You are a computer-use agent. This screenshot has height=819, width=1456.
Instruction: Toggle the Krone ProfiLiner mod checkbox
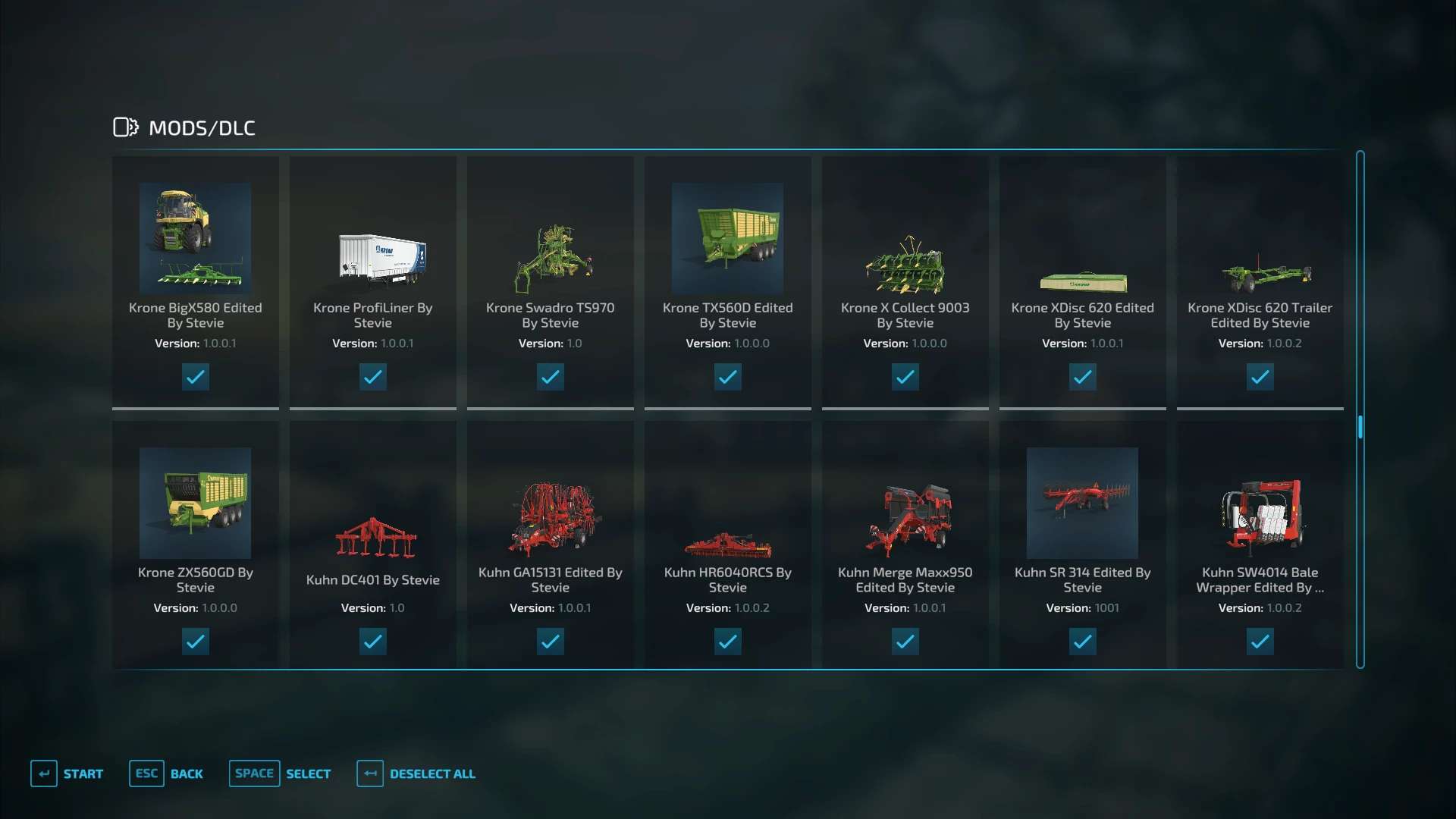(373, 377)
